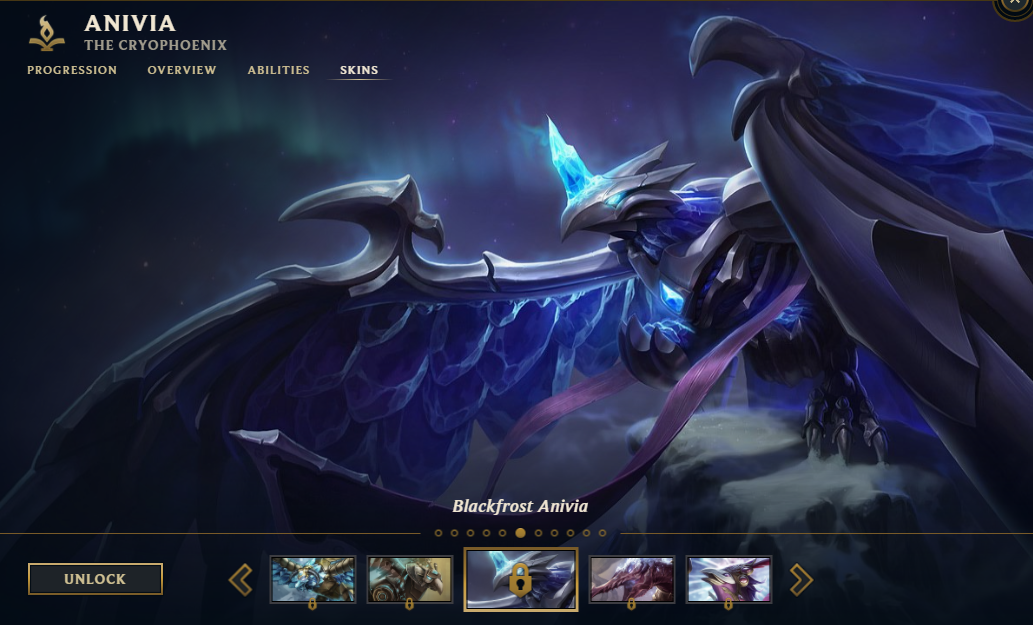Select the blue and gold armored bird skin thumbnail
Viewport: 1033px width, 625px height.
(x=313, y=579)
